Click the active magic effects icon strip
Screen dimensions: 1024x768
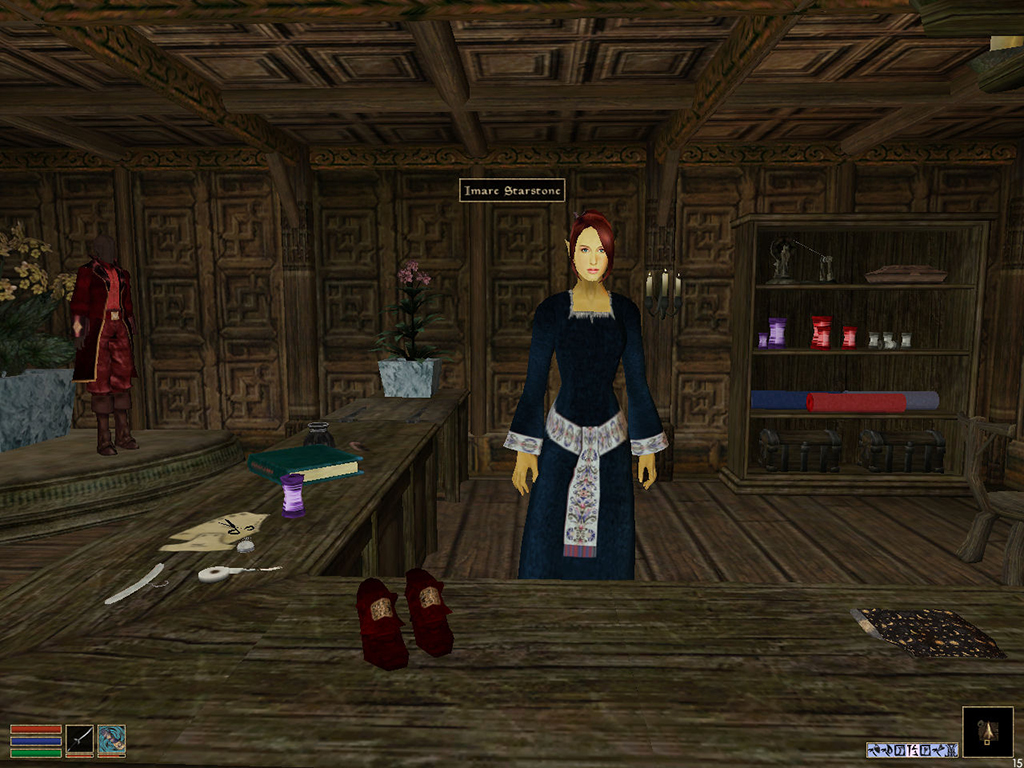[x=909, y=749]
